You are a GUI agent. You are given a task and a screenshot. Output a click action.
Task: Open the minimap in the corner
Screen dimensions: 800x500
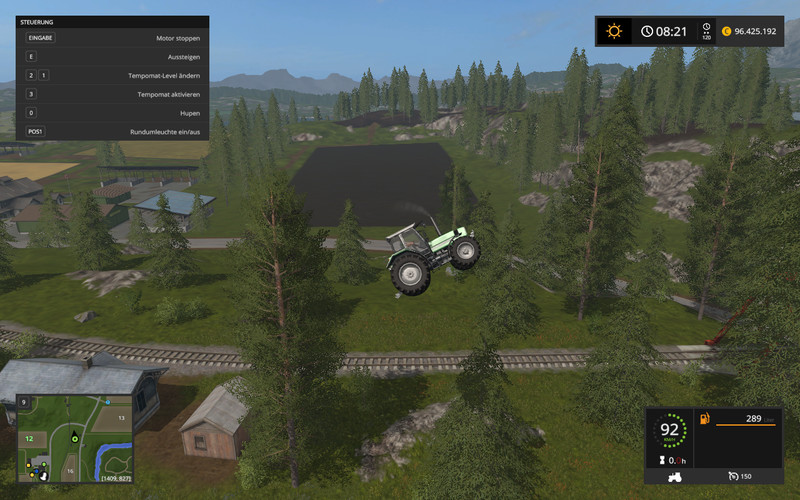click(x=75, y=438)
